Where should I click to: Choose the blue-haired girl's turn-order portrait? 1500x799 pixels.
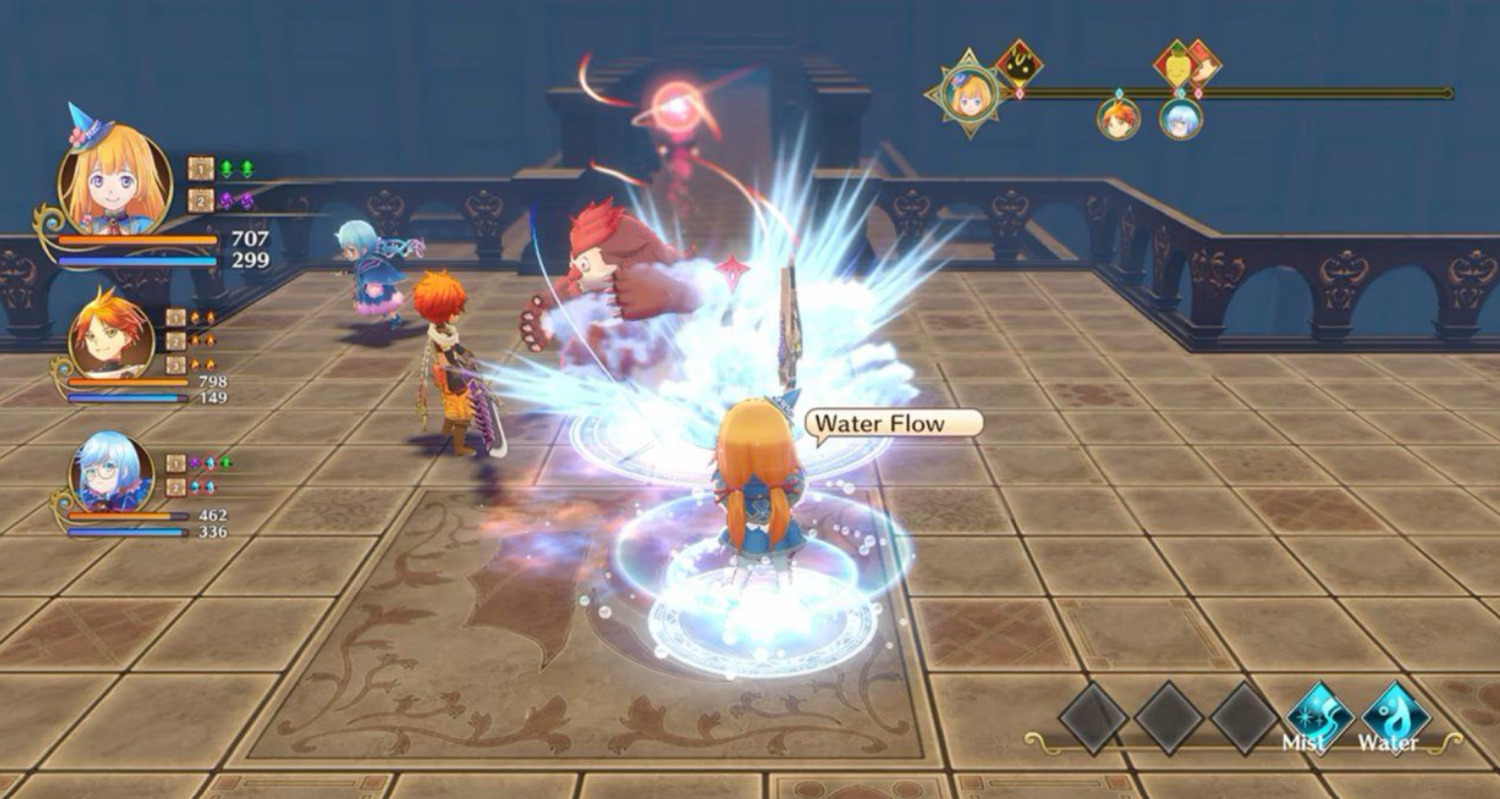[x=1181, y=118]
